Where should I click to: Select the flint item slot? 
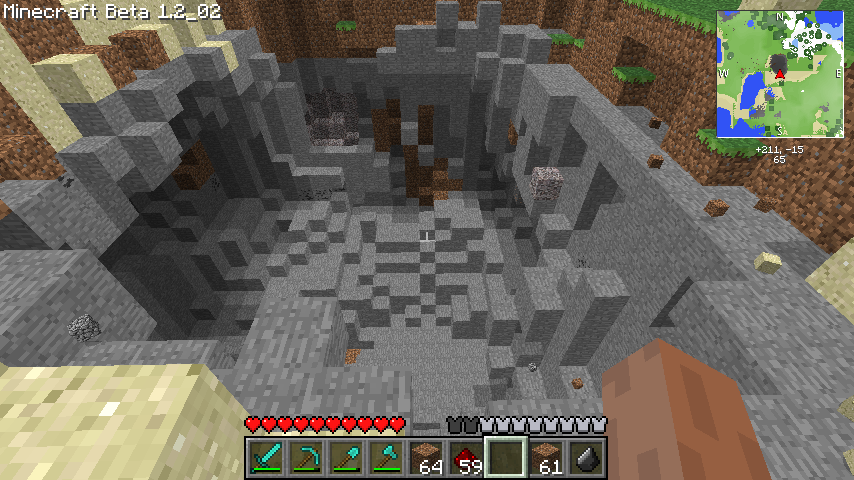click(586, 457)
